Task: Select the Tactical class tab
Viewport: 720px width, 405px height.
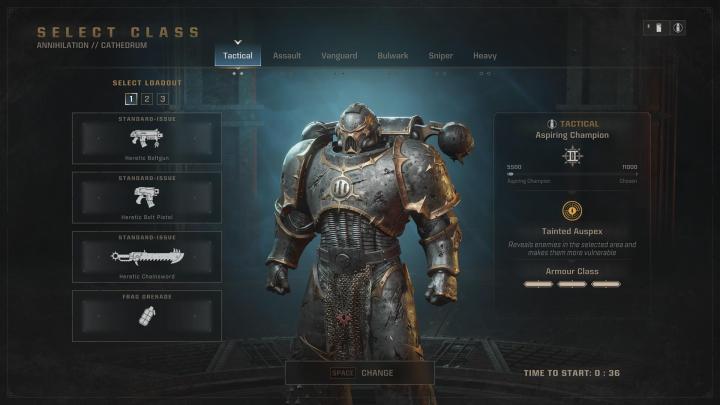Action: point(238,56)
